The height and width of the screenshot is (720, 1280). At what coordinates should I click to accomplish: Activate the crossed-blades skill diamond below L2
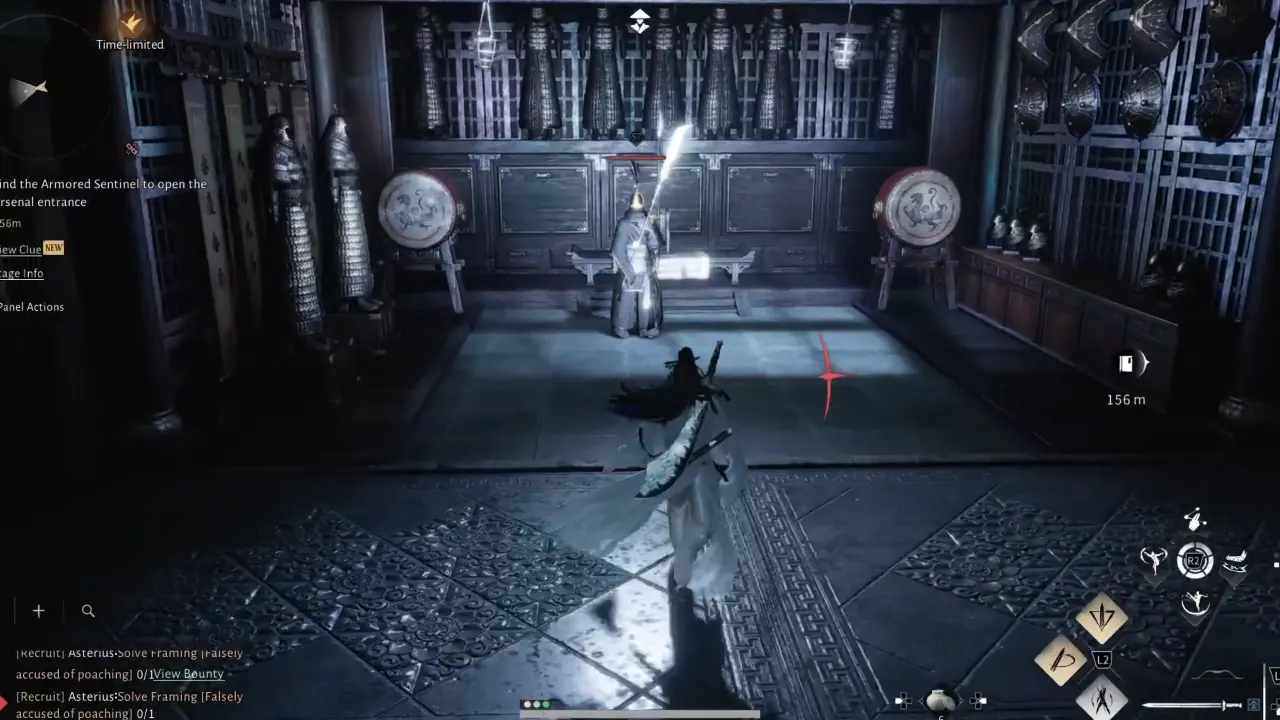click(1104, 698)
